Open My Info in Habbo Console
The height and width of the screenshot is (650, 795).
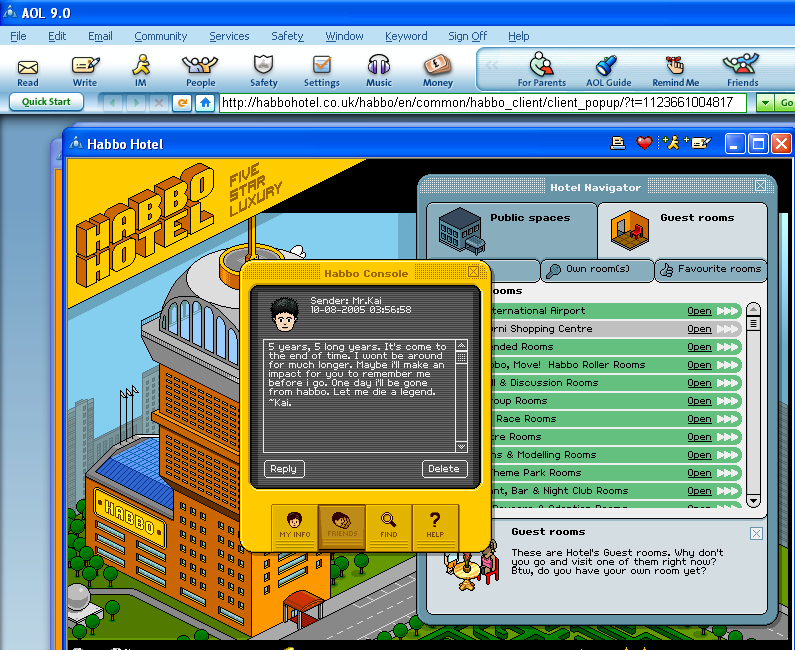[x=294, y=524]
